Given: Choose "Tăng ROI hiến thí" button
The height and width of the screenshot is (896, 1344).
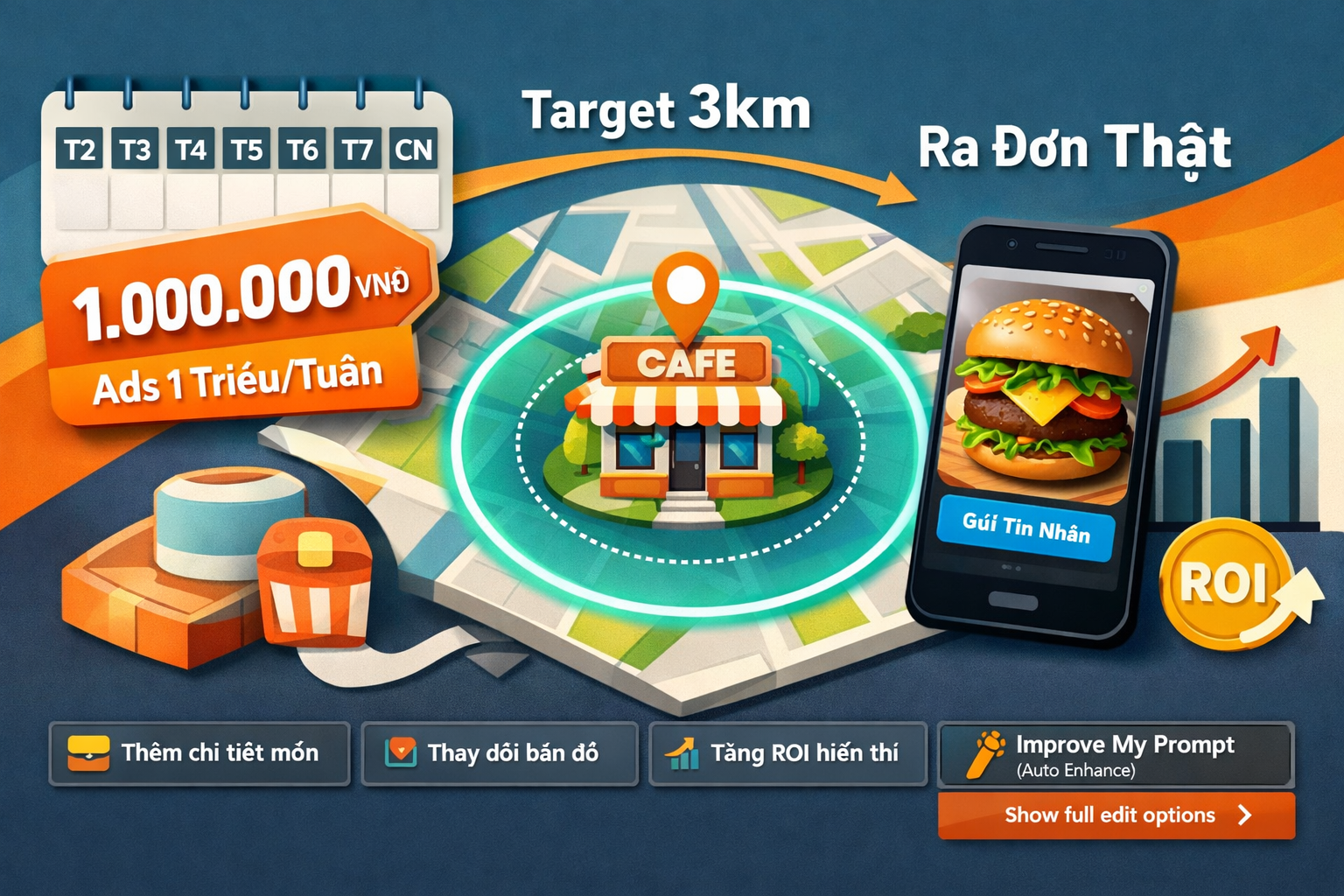Looking at the screenshot, I should (787, 753).
